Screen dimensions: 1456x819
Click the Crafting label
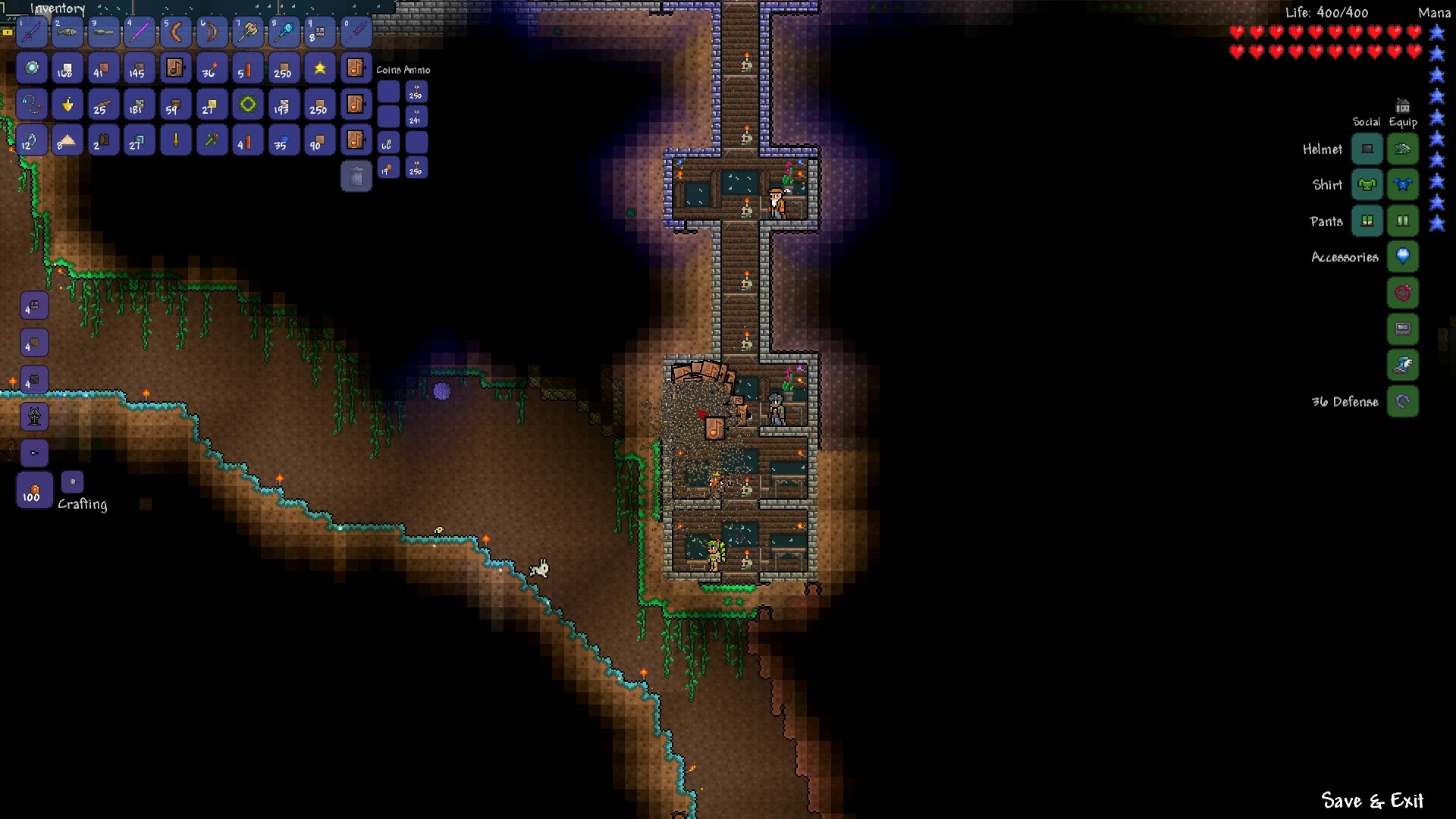(x=82, y=503)
